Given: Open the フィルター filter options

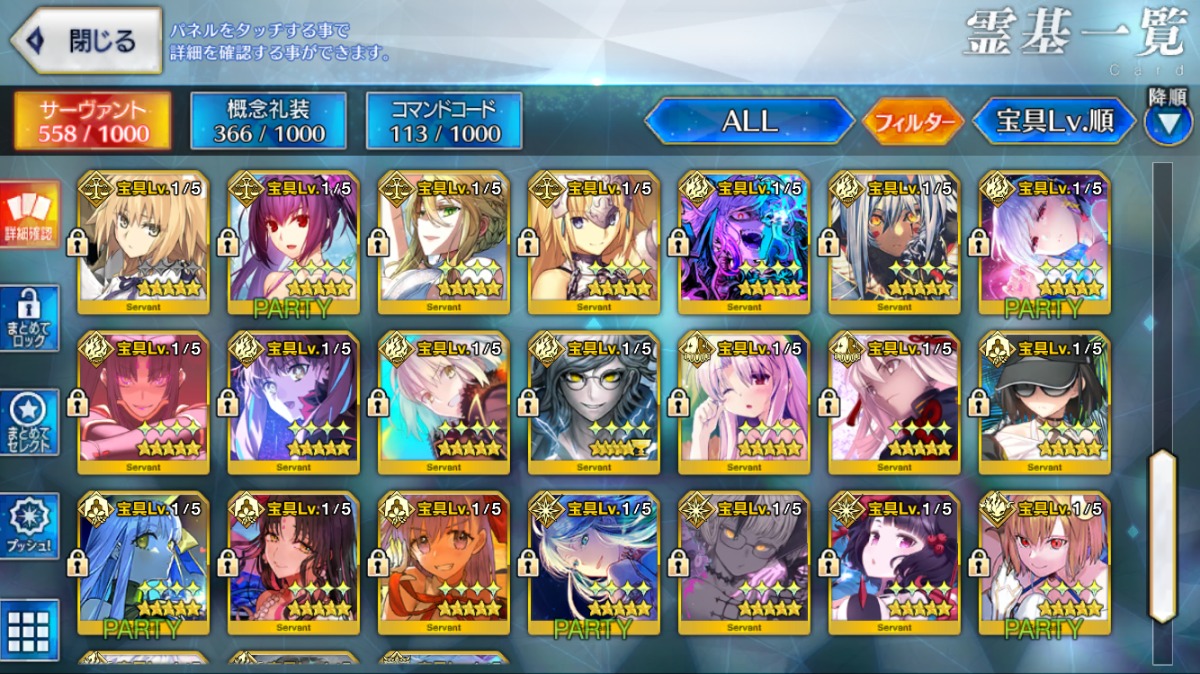Looking at the screenshot, I should click(912, 122).
